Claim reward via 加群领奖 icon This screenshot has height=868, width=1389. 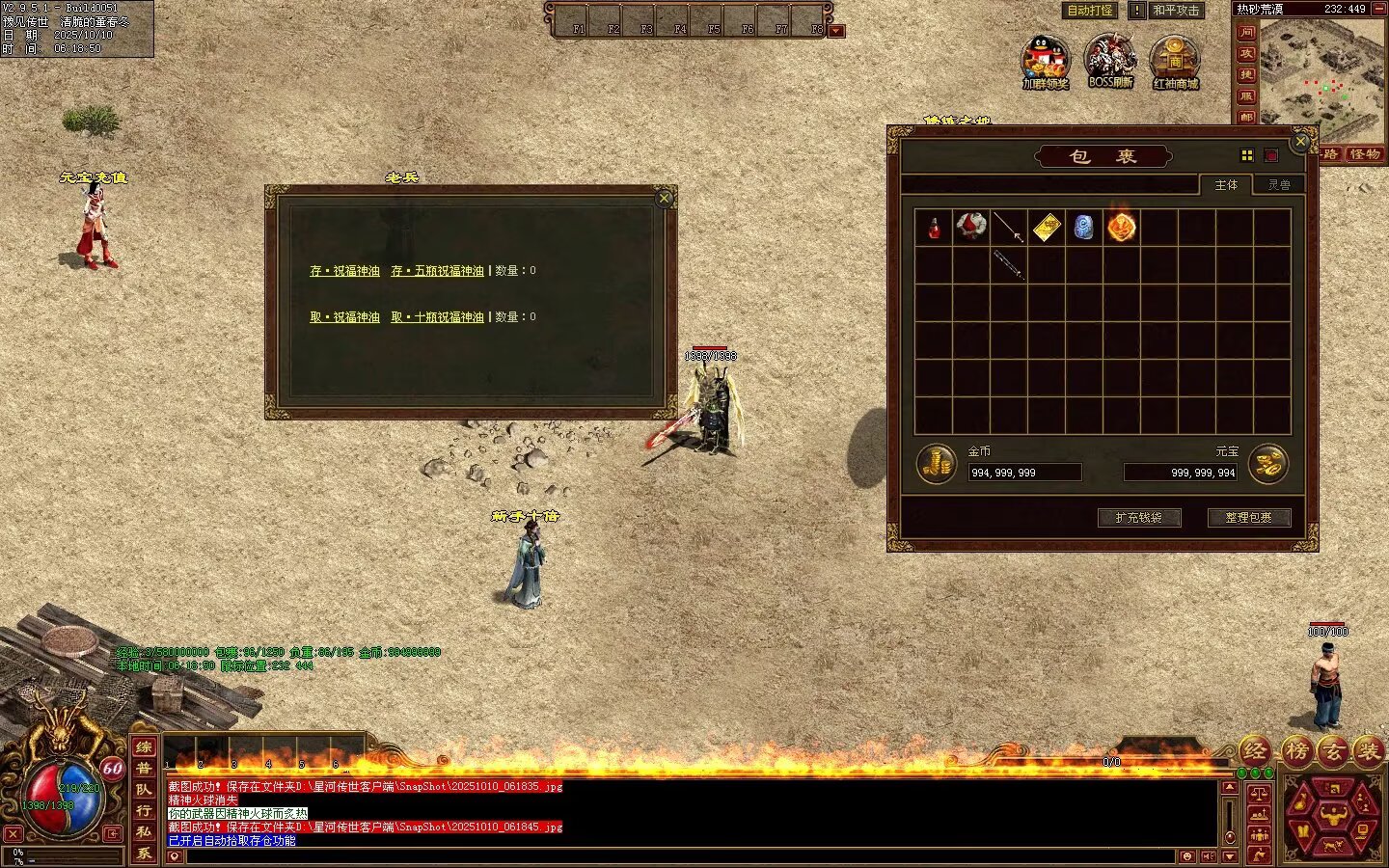(1046, 60)
